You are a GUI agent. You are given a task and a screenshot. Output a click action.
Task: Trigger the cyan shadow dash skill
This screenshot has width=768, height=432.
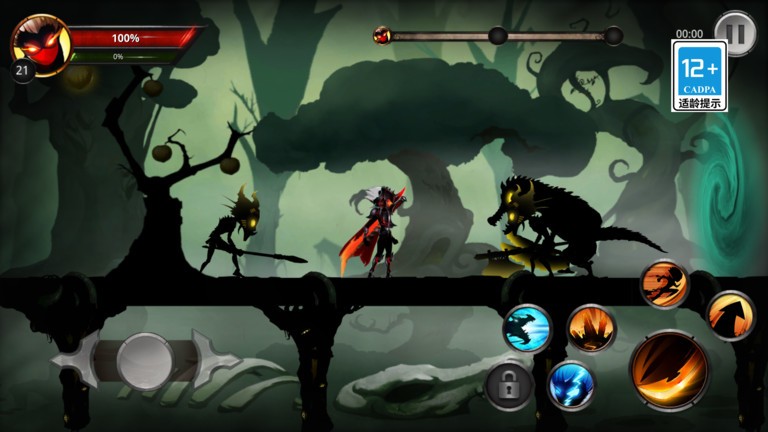tap(526, 328)
